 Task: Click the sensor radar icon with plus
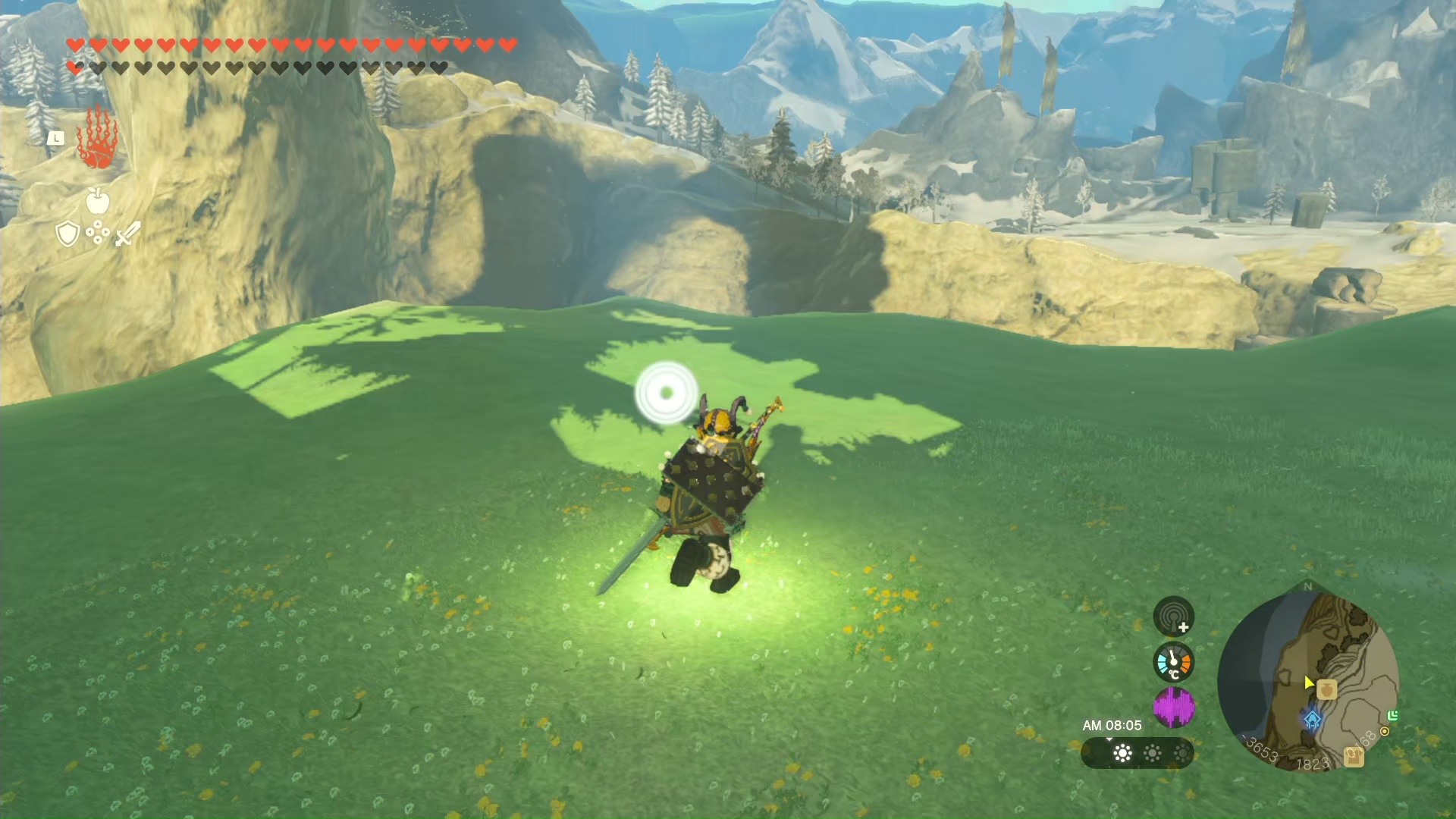tap(1173, 617)
